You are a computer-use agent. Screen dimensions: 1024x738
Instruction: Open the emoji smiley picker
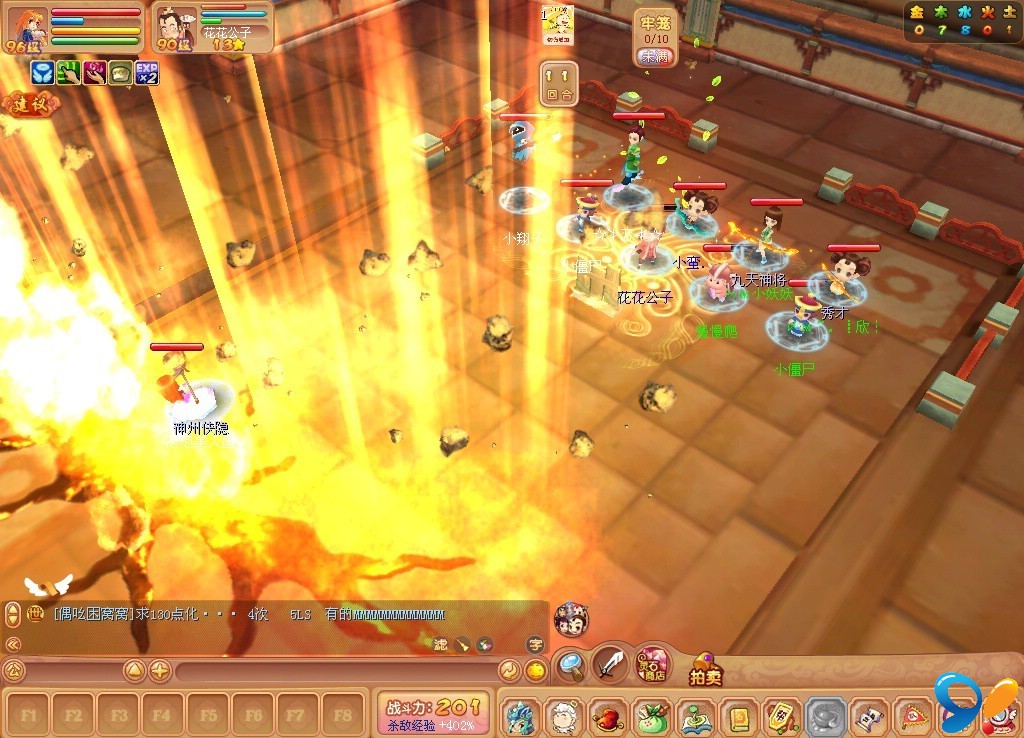click(537, 671)
